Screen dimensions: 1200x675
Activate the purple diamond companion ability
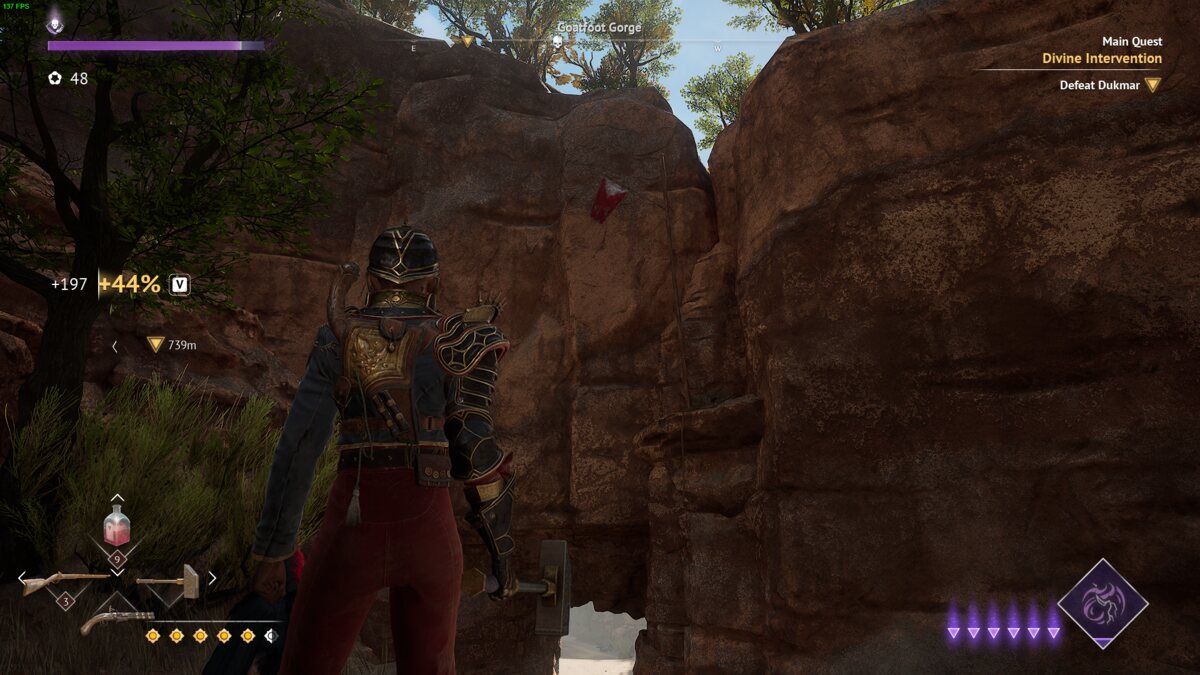point(1102,603)
